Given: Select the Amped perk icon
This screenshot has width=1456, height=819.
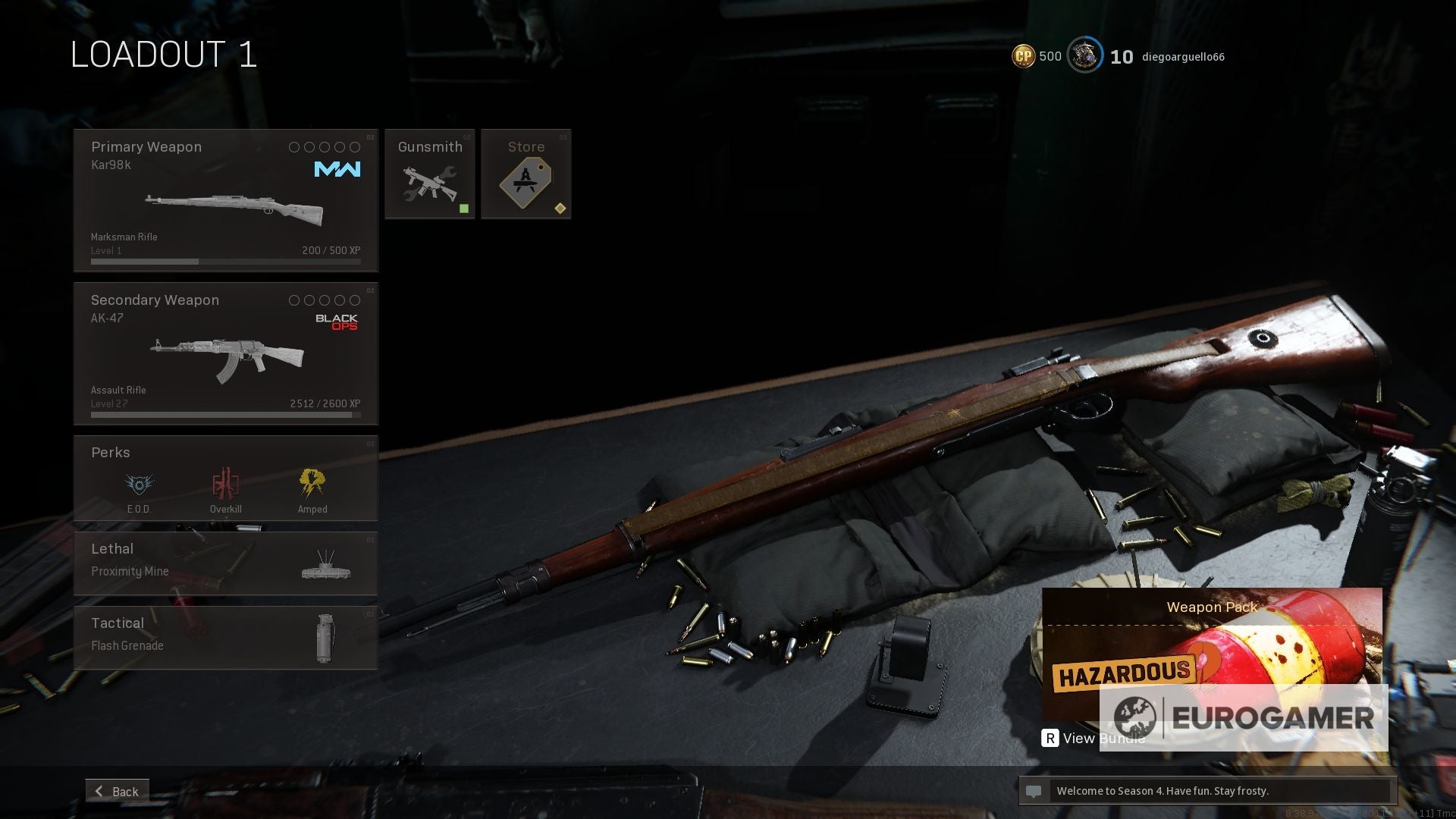Looking at the screenshot, I should pos(312,484).
